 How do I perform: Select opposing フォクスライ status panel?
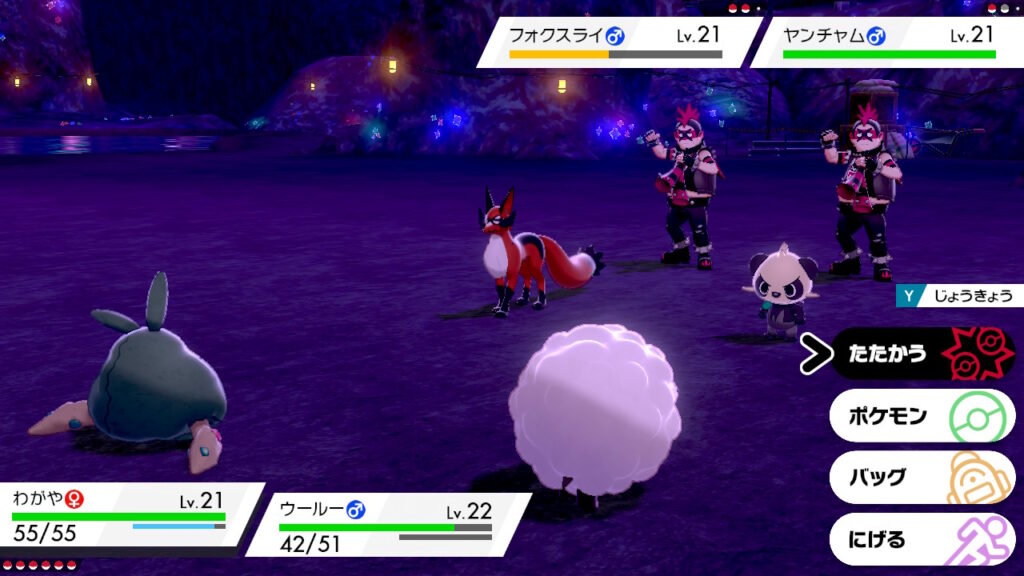[x=617, y=42]
